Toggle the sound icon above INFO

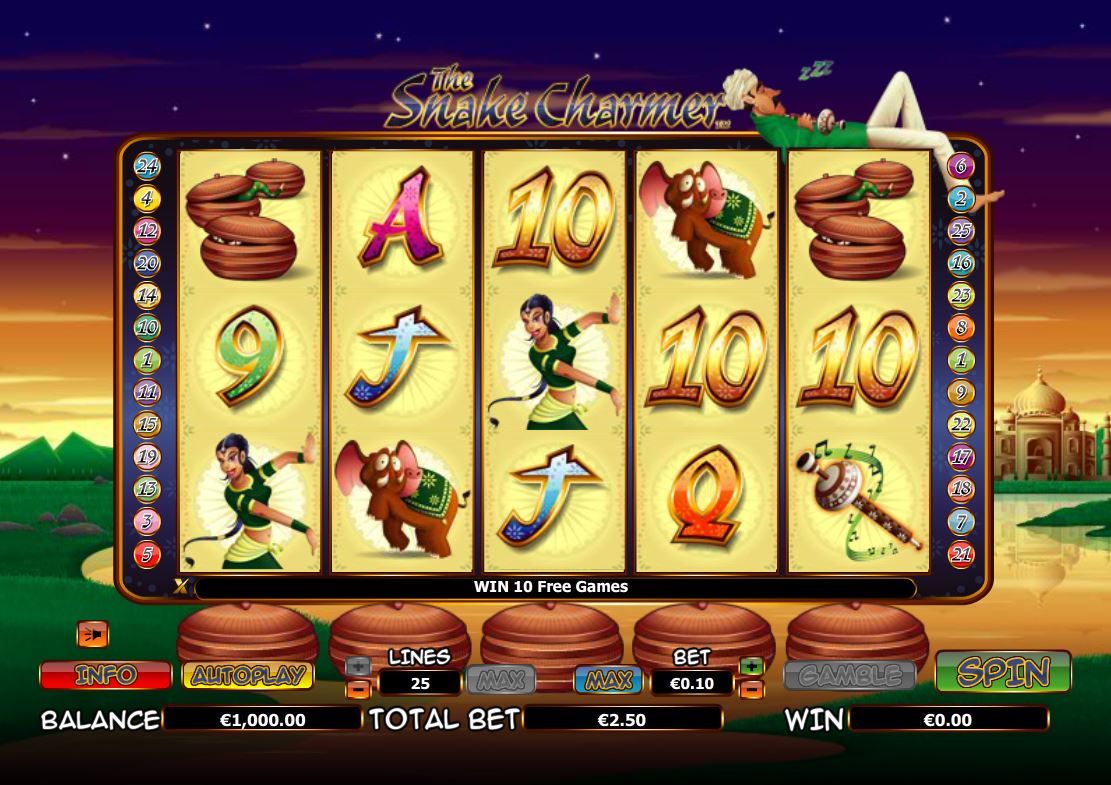click(92, 634)
